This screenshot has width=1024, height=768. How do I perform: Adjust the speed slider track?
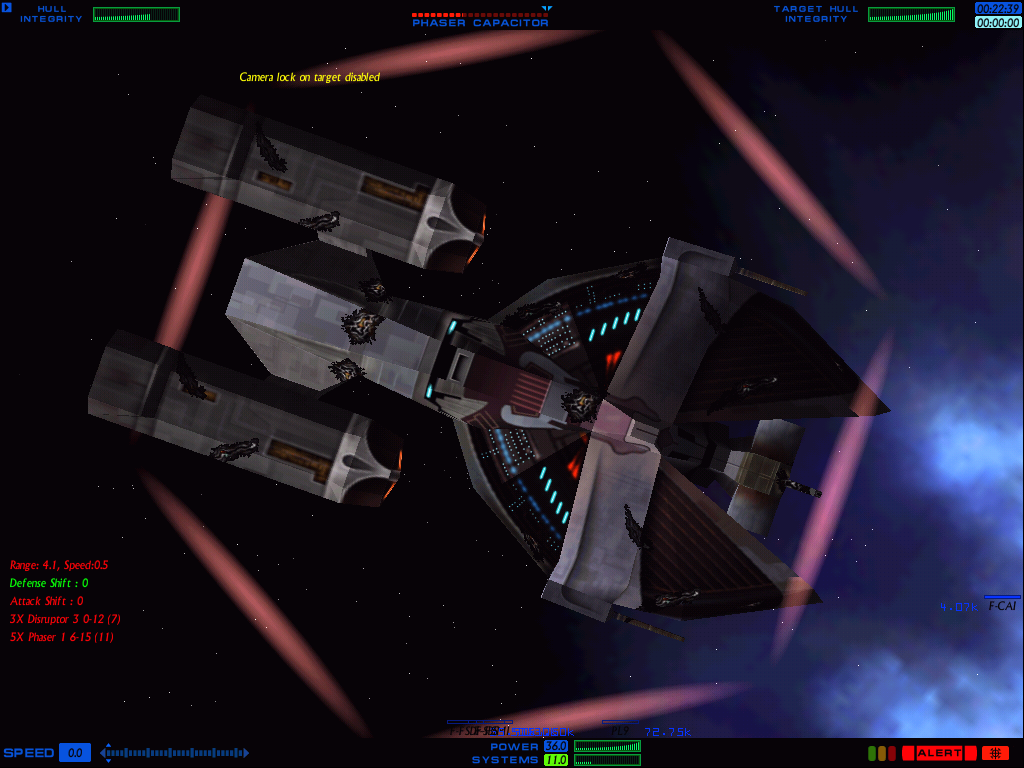pyautogui.click(x=176, y=753)
